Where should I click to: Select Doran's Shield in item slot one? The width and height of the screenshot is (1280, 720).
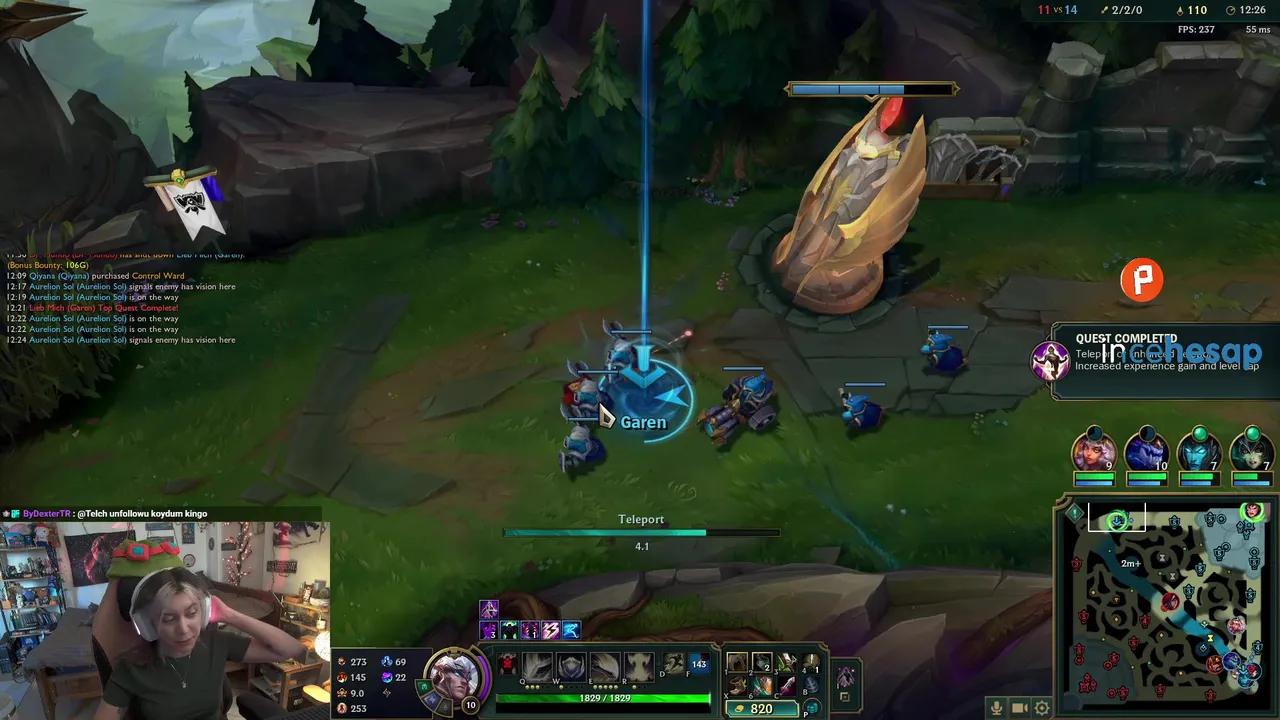(737, 661)
